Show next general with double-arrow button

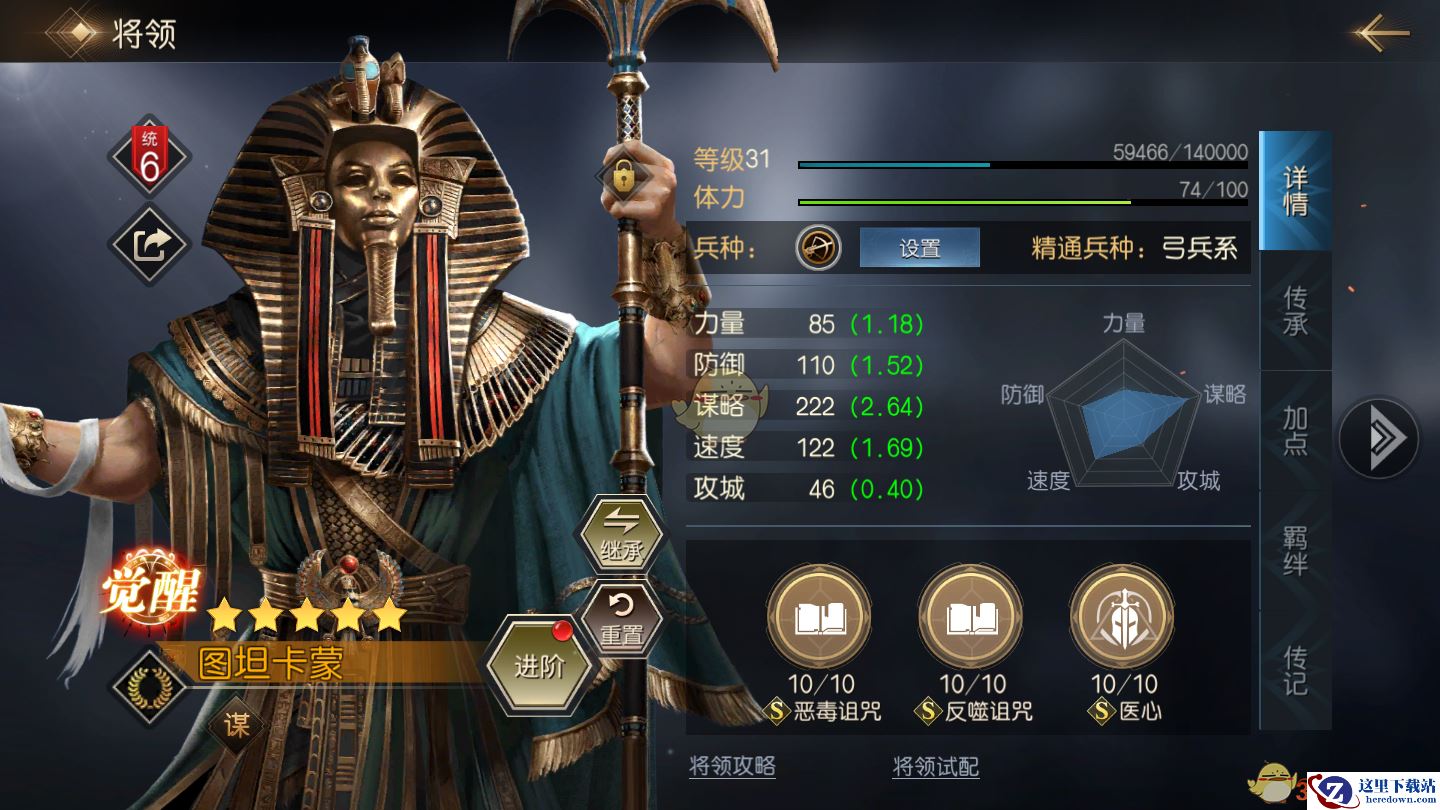tap(1378, 438)
